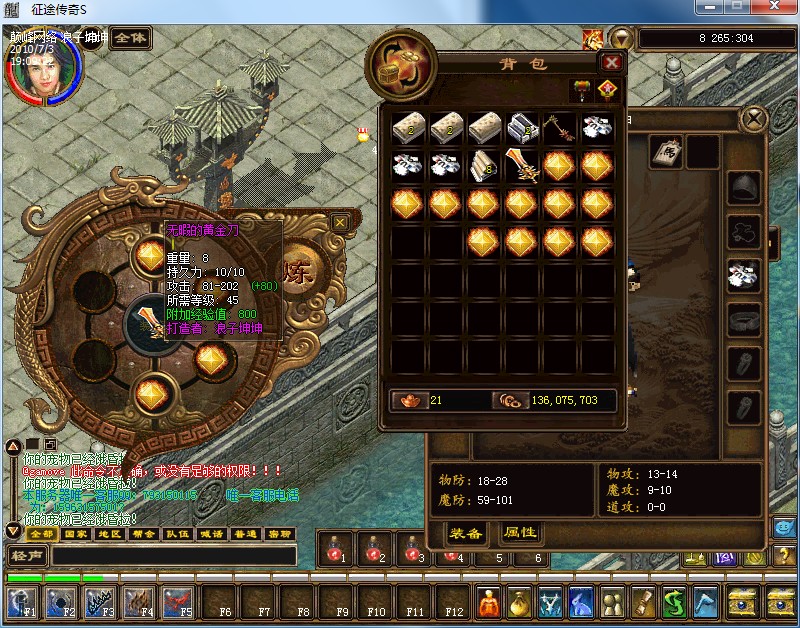Select the silver ingot stack in the backpack
The image size is (800, 628).
click(522, 128)
